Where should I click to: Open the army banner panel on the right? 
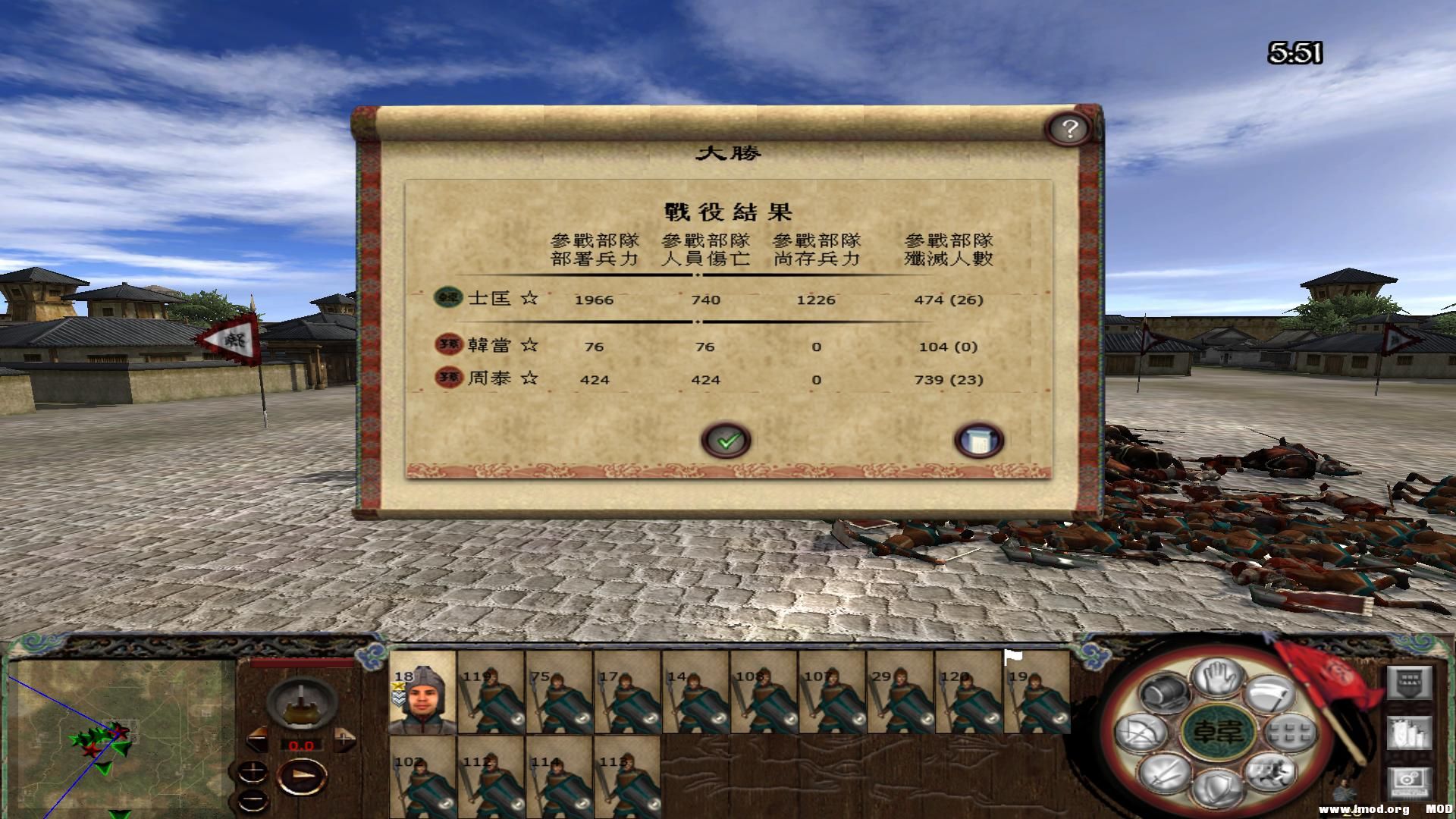pos(1410,683)
